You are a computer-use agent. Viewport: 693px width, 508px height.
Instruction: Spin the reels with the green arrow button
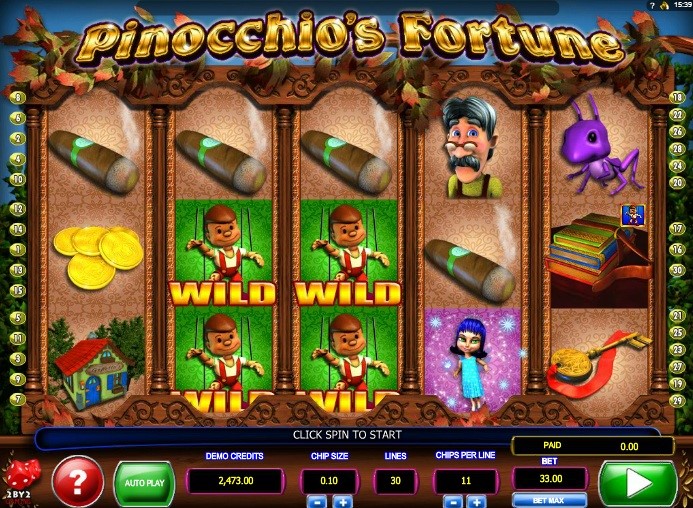click(x=637, y=484)
